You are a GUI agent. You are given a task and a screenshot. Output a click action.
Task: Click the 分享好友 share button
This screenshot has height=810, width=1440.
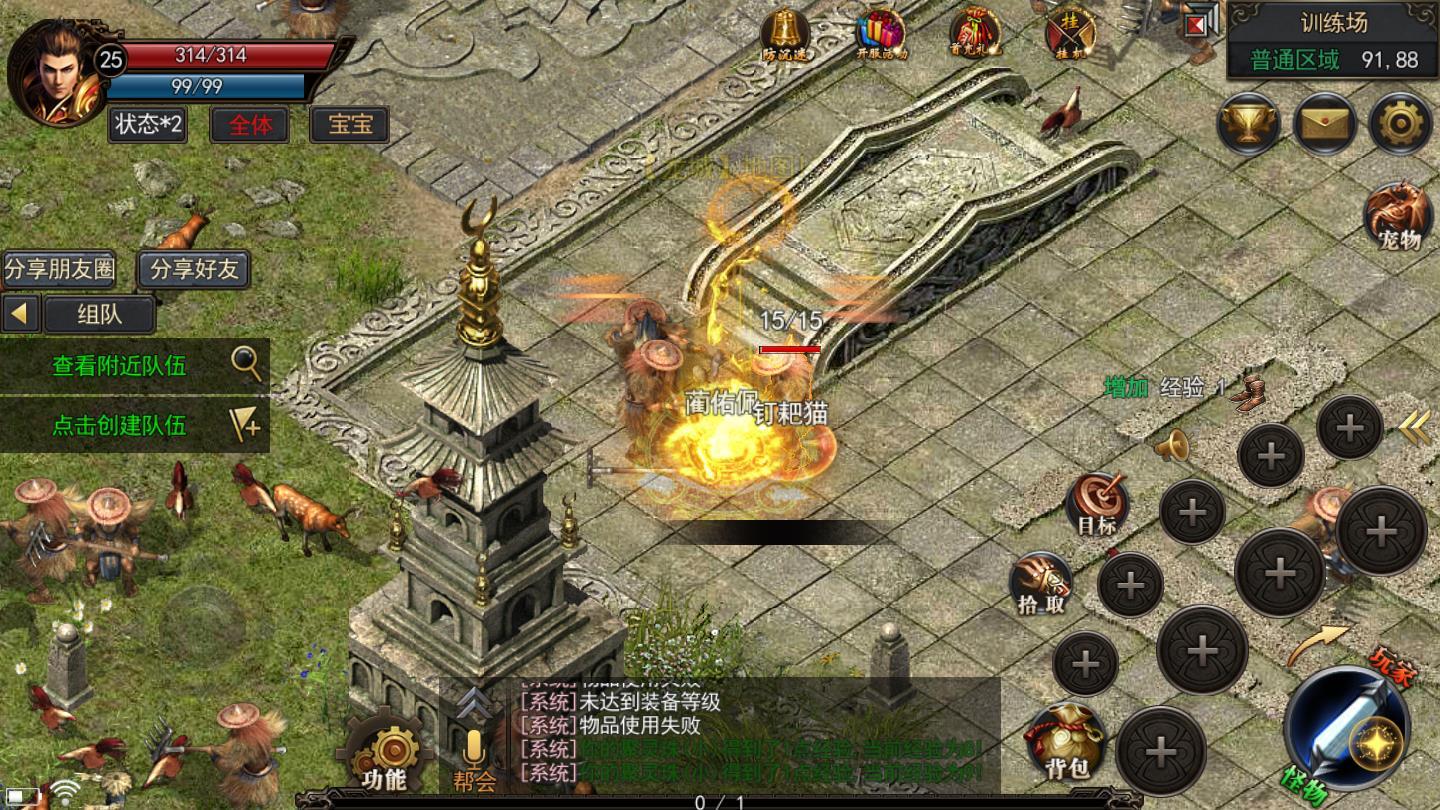(x=194, y=269)
